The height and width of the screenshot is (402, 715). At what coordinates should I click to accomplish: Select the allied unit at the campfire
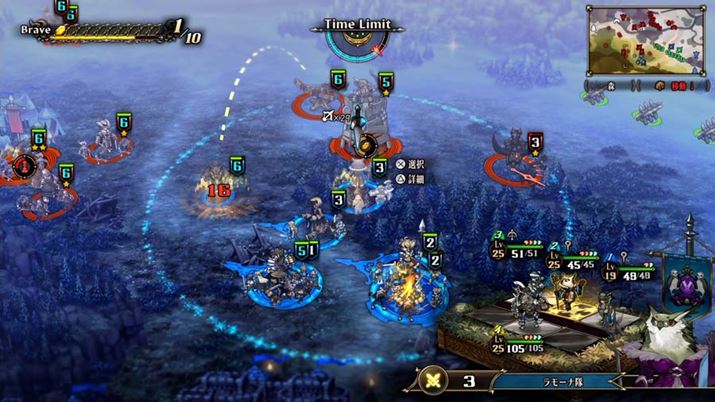tap(405, 283)
